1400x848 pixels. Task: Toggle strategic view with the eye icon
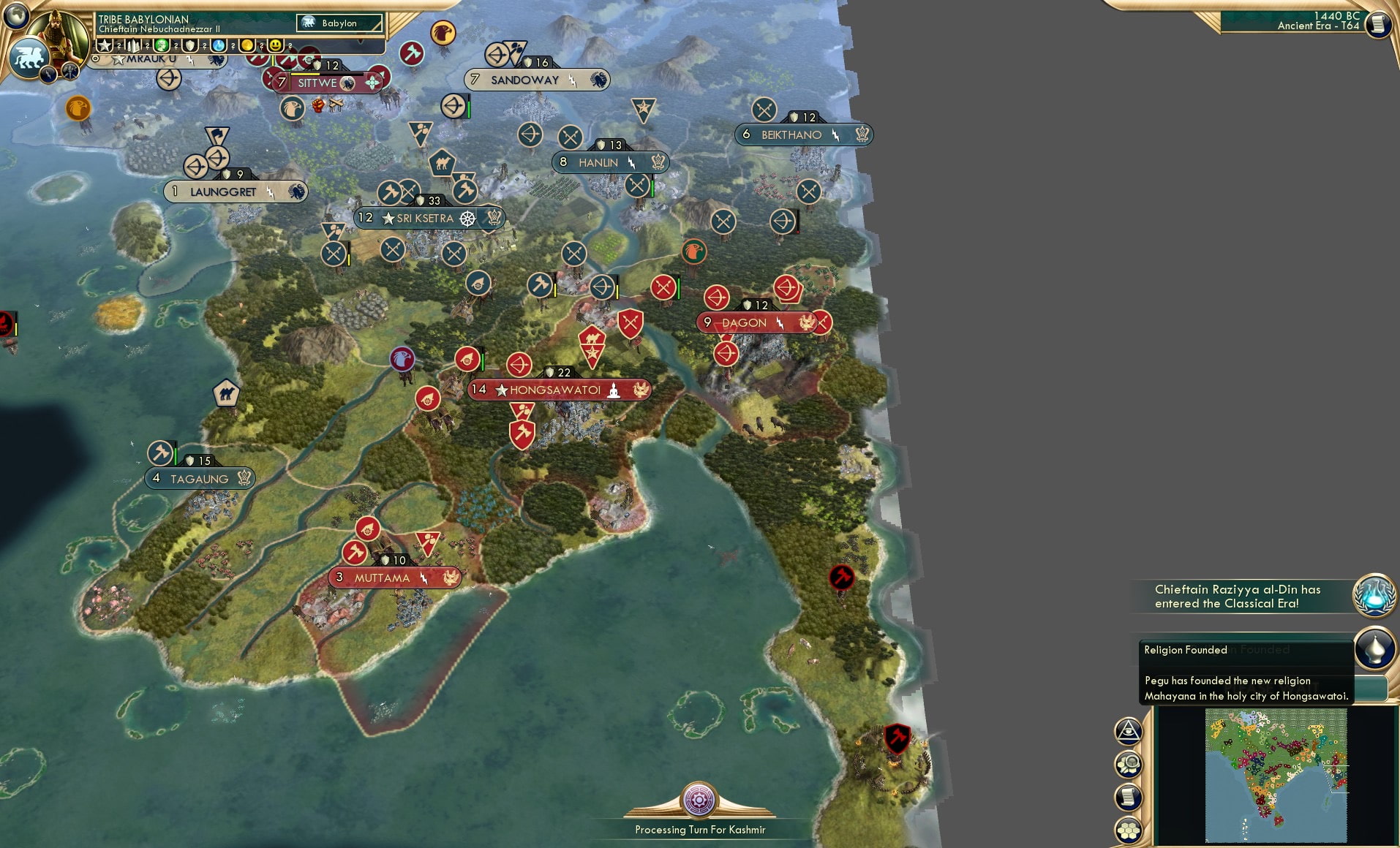[1129, 730]
